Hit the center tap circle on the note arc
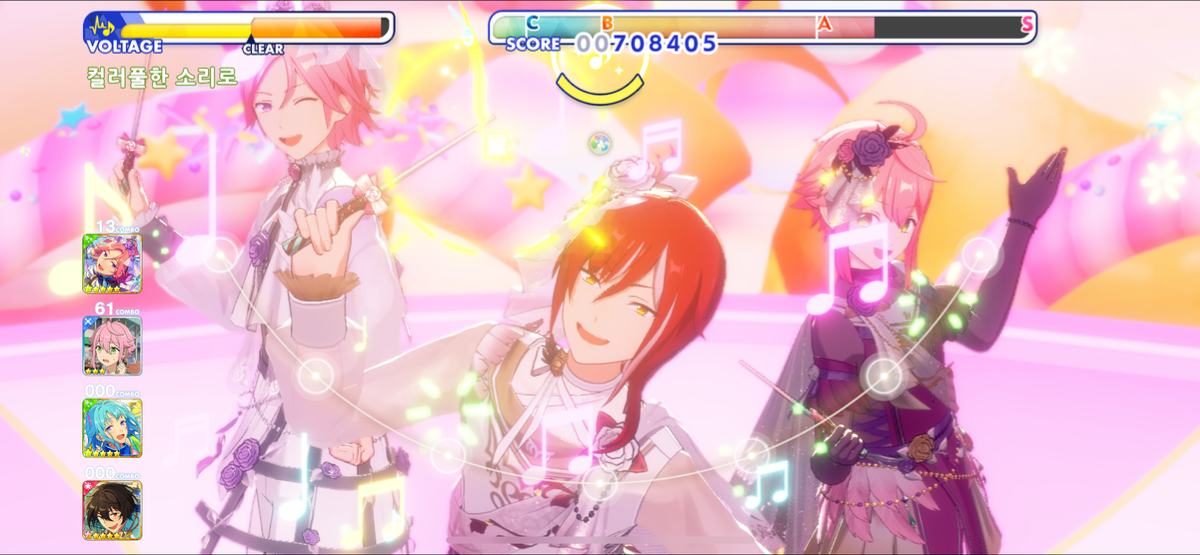The width and height of the screenshot is (1200, 555). click(599, 485)
